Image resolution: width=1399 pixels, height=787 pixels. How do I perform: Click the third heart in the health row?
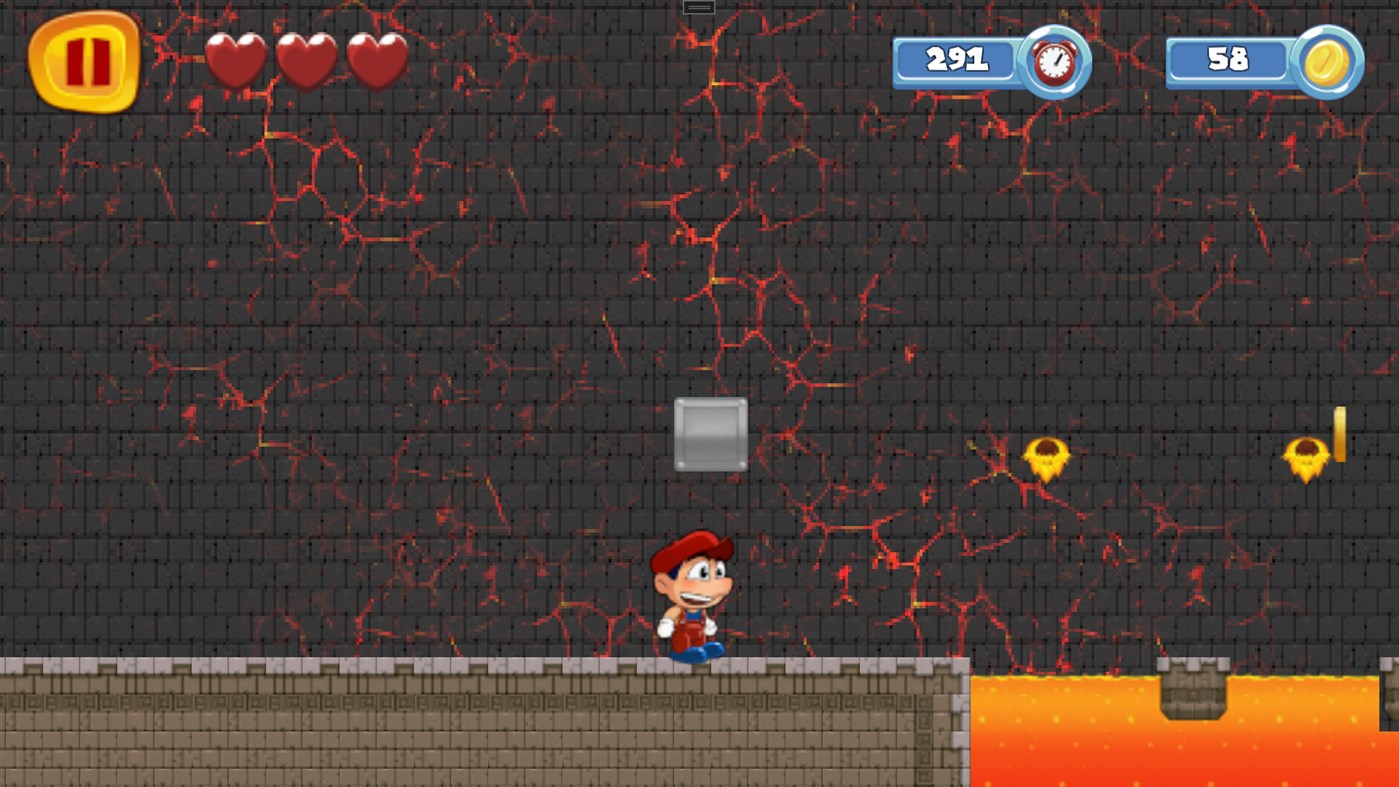pyautogui.click(x=377, y=58)
